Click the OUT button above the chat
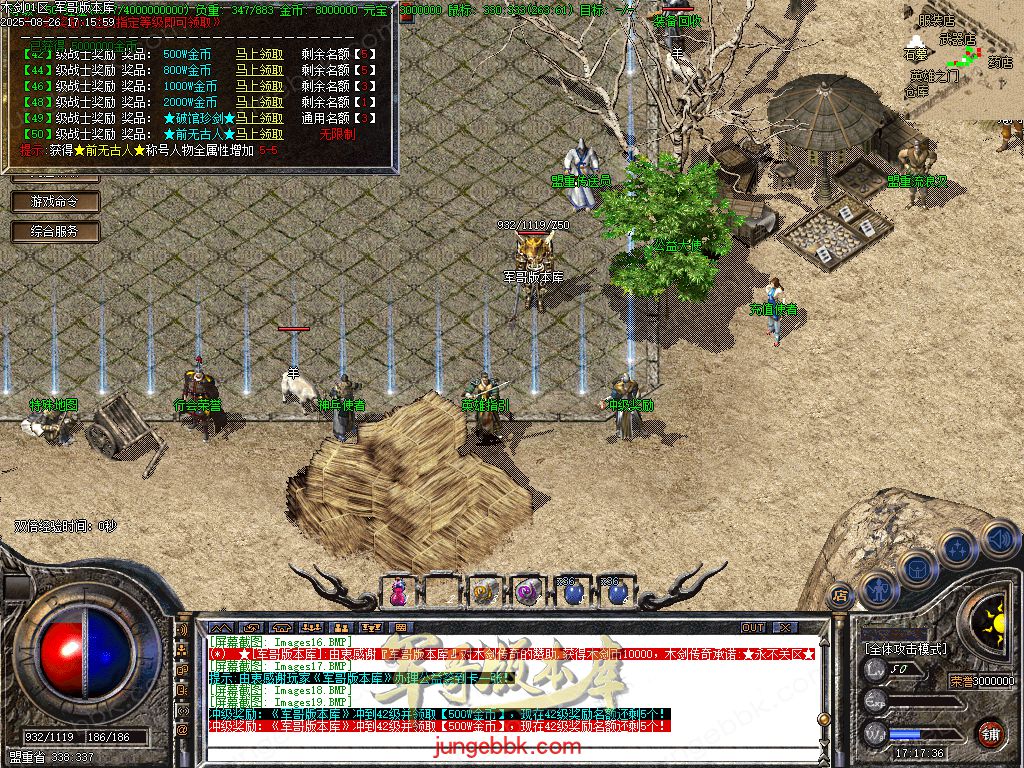The width and height of the screenshot is (1024, 768). tap(753, 627)
